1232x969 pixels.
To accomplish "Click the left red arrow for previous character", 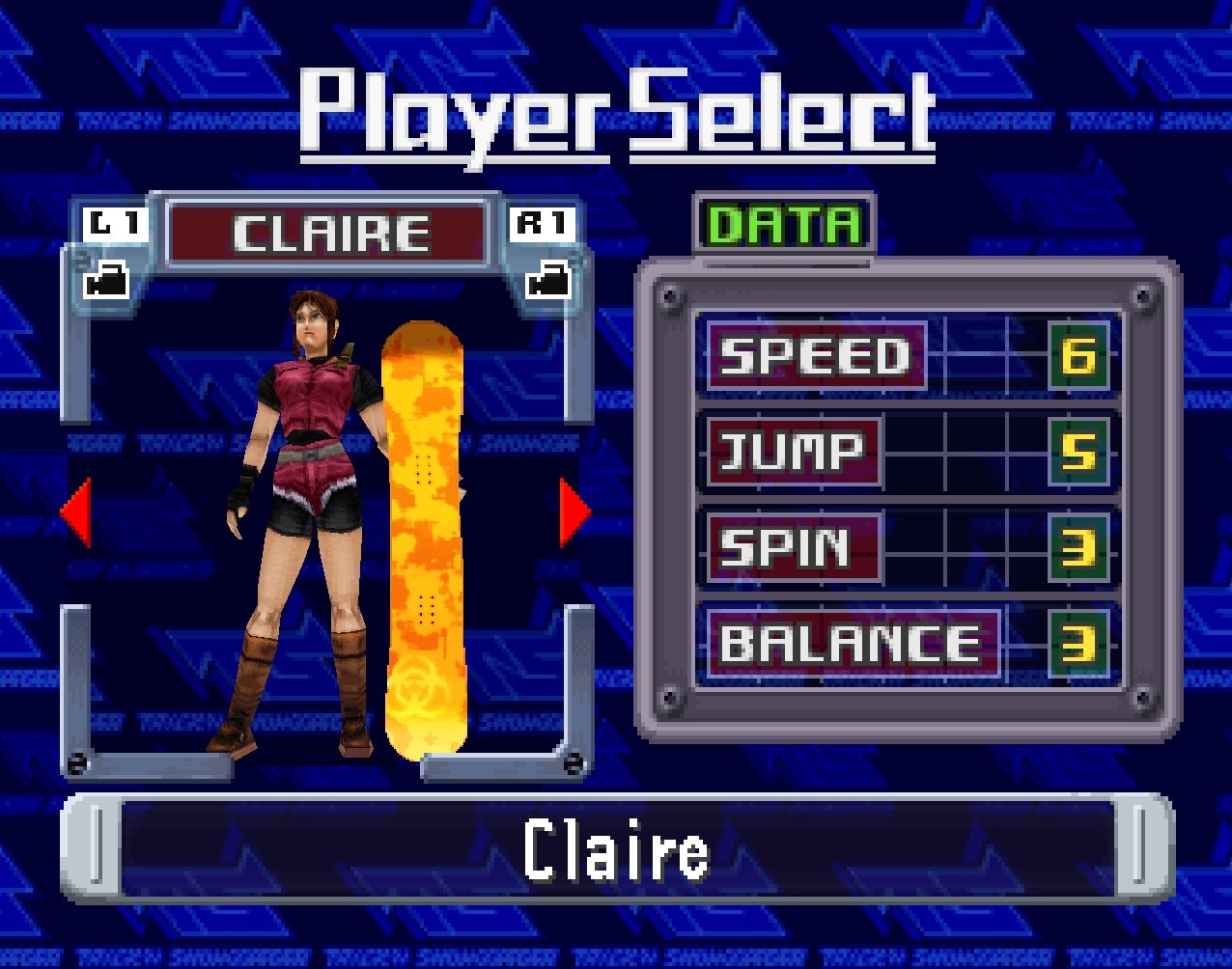I will point(77,512).
